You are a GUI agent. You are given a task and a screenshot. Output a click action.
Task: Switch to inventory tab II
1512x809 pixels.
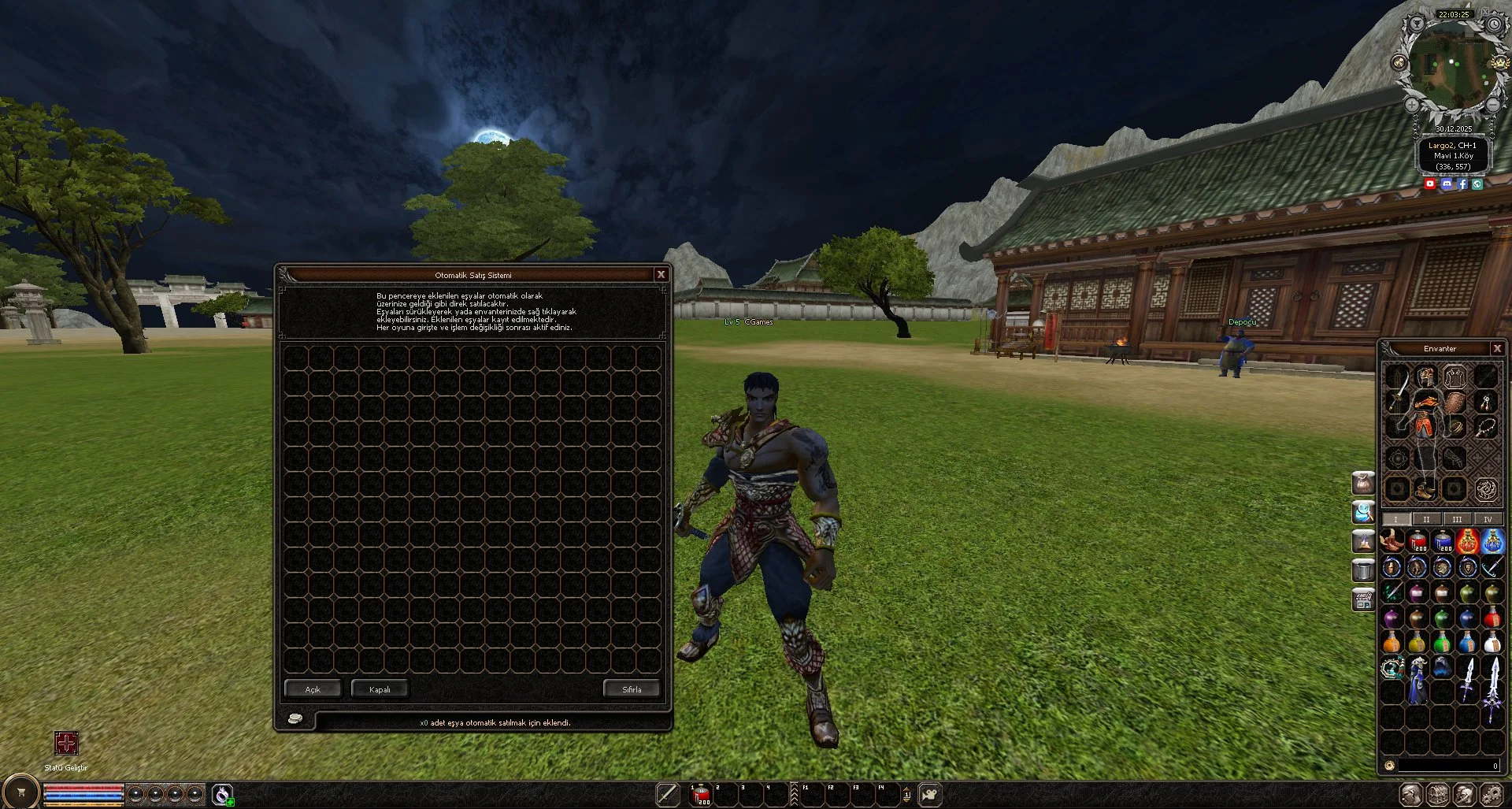point(1425,519)
